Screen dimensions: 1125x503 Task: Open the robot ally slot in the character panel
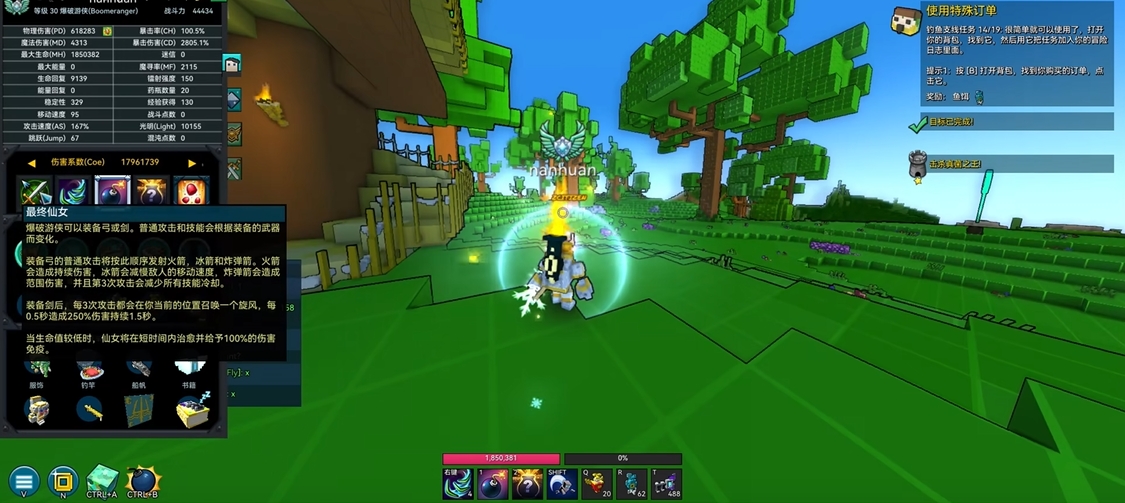tap(38, 409)
